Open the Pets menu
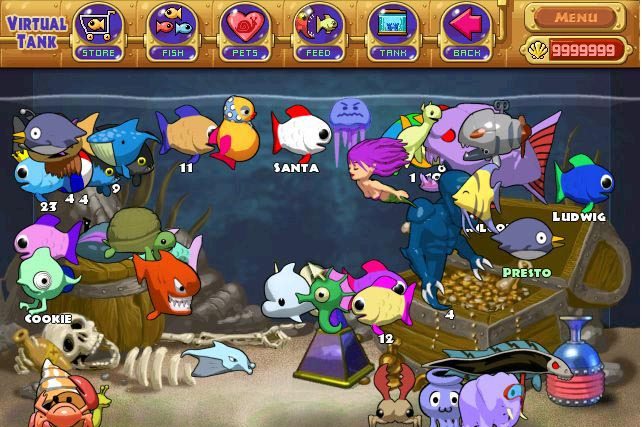The height and width of the screenshot is (427, 642). click(247, 28)
